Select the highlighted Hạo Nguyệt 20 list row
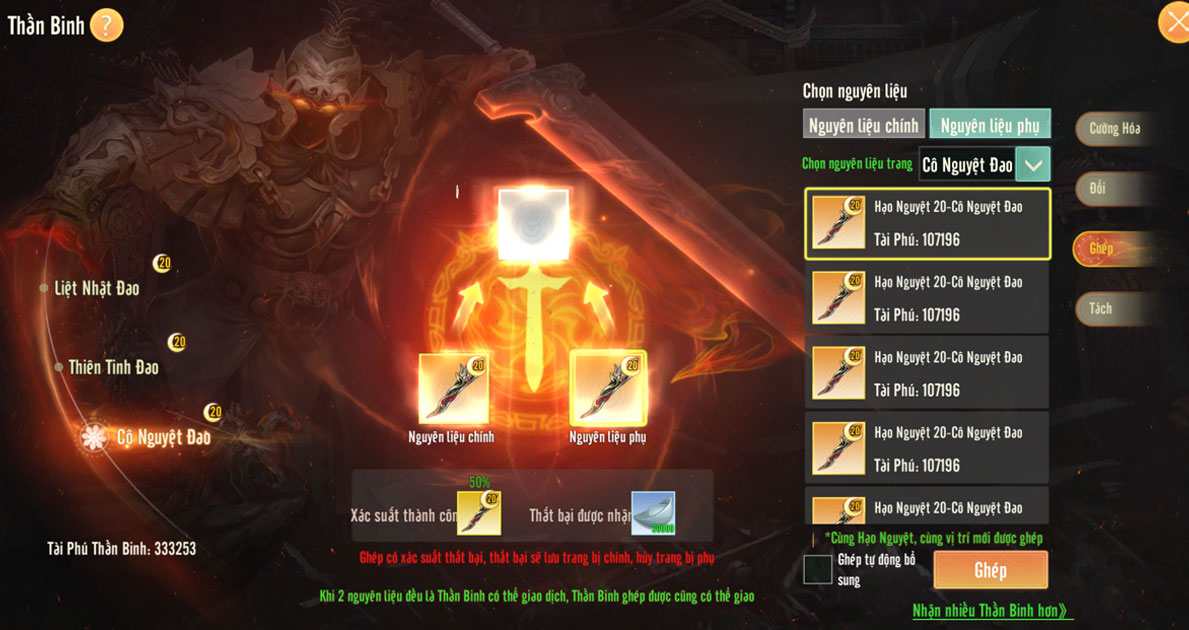The image size is (1189, 630). click(x=927, y=224)
